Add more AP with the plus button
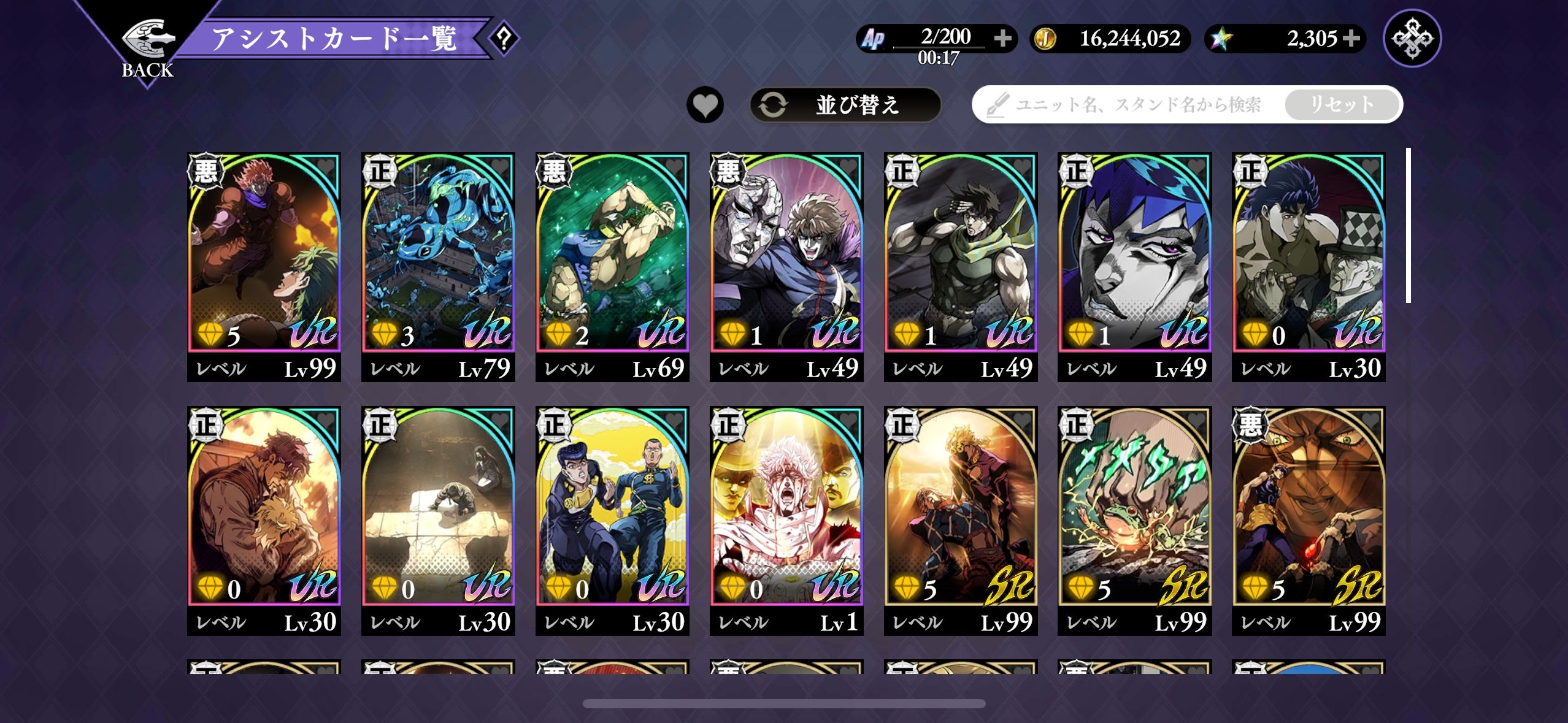The image size is (1568, 723). pos(1002,39)
